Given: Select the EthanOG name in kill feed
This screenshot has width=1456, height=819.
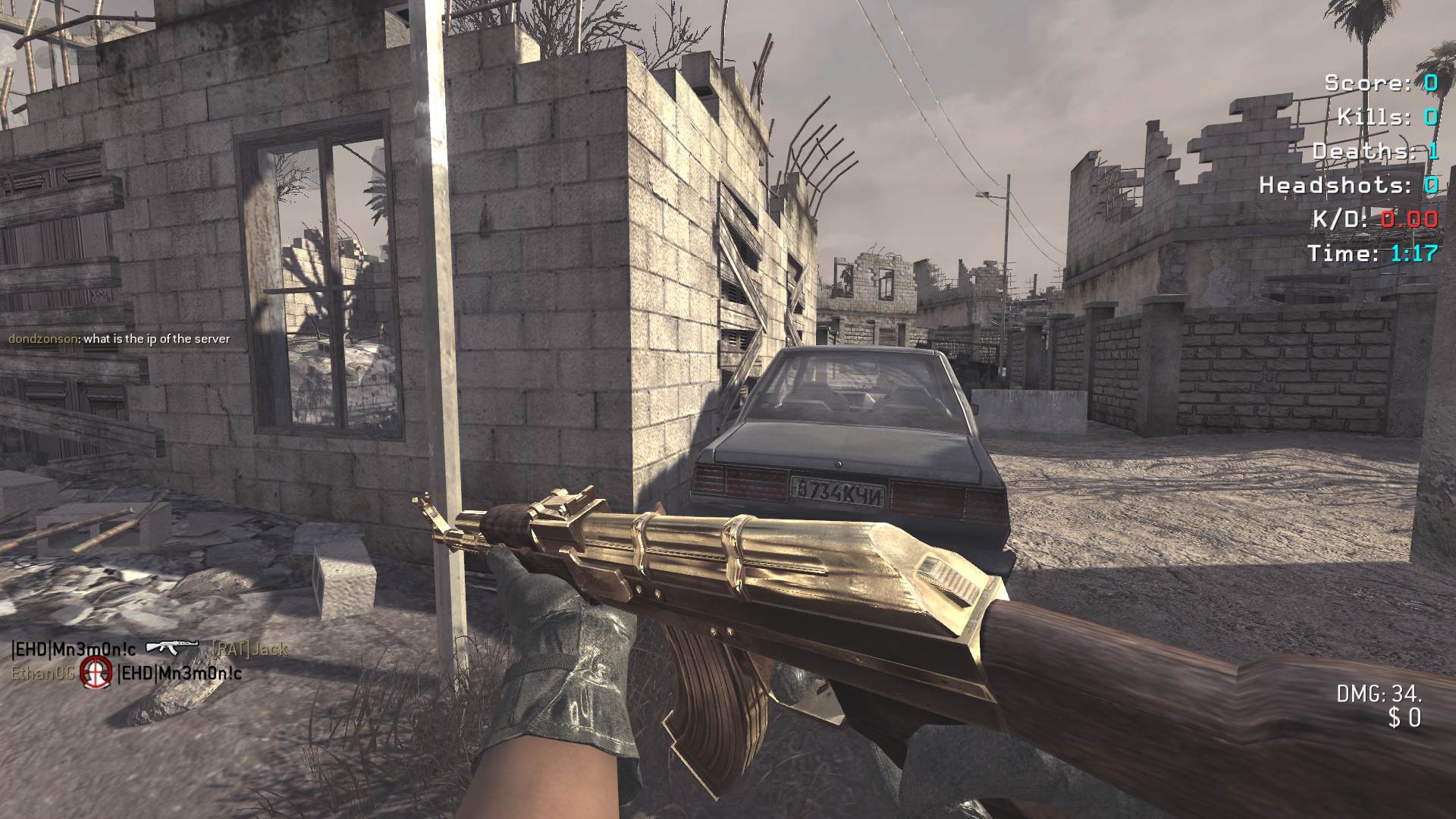Looking at the screenshot, I should (x=42, y=673).
